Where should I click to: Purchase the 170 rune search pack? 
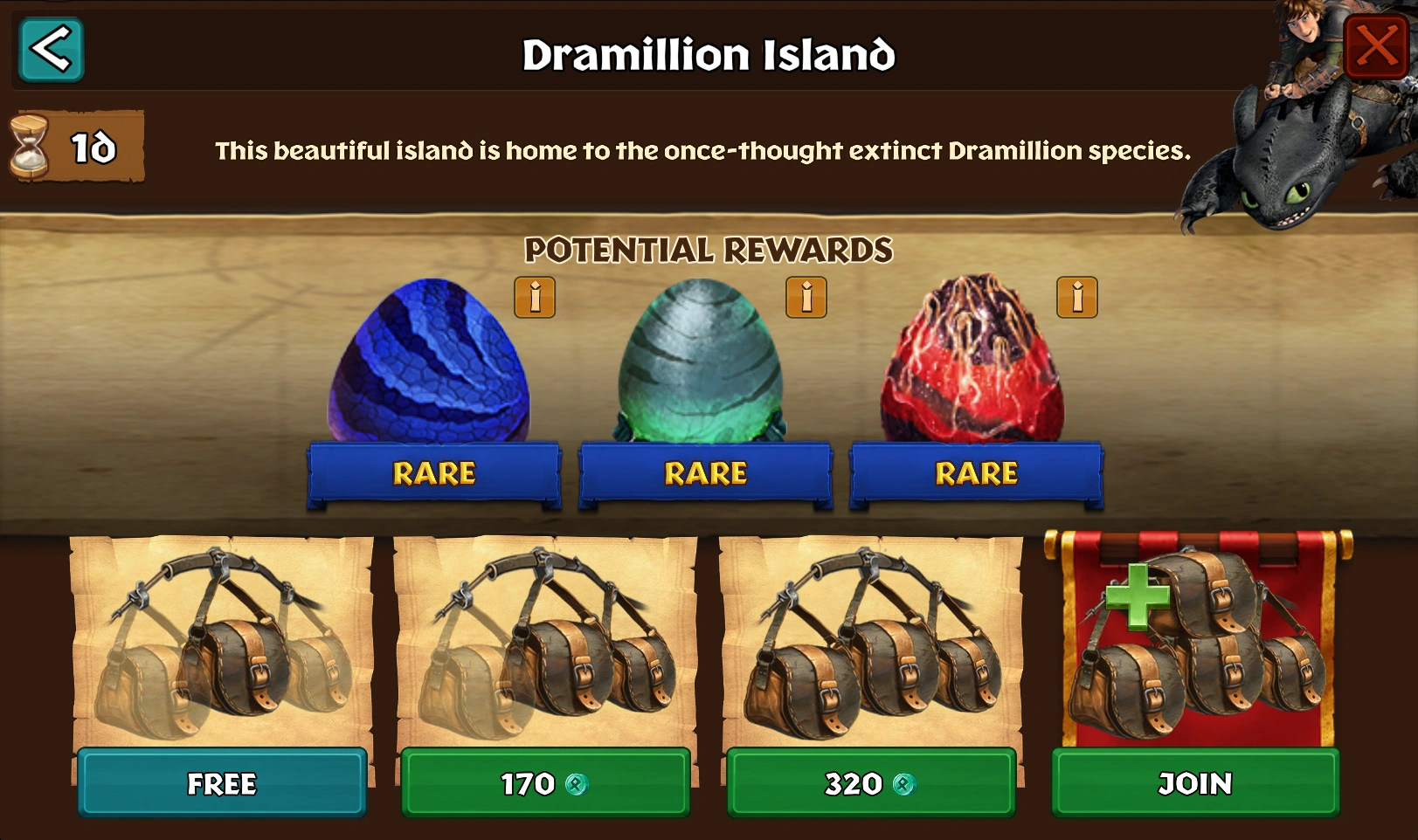545,785
